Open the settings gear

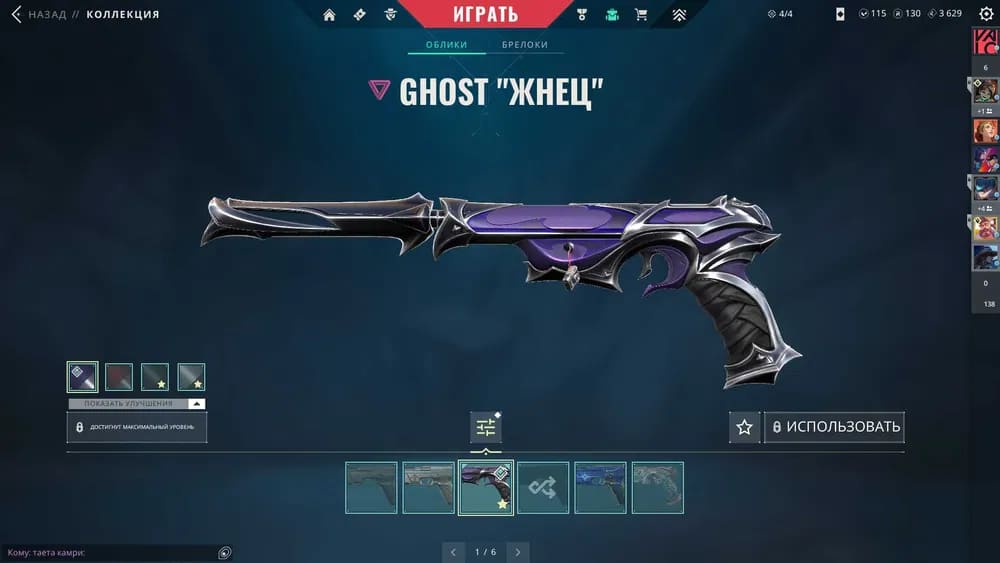[986, 14]
